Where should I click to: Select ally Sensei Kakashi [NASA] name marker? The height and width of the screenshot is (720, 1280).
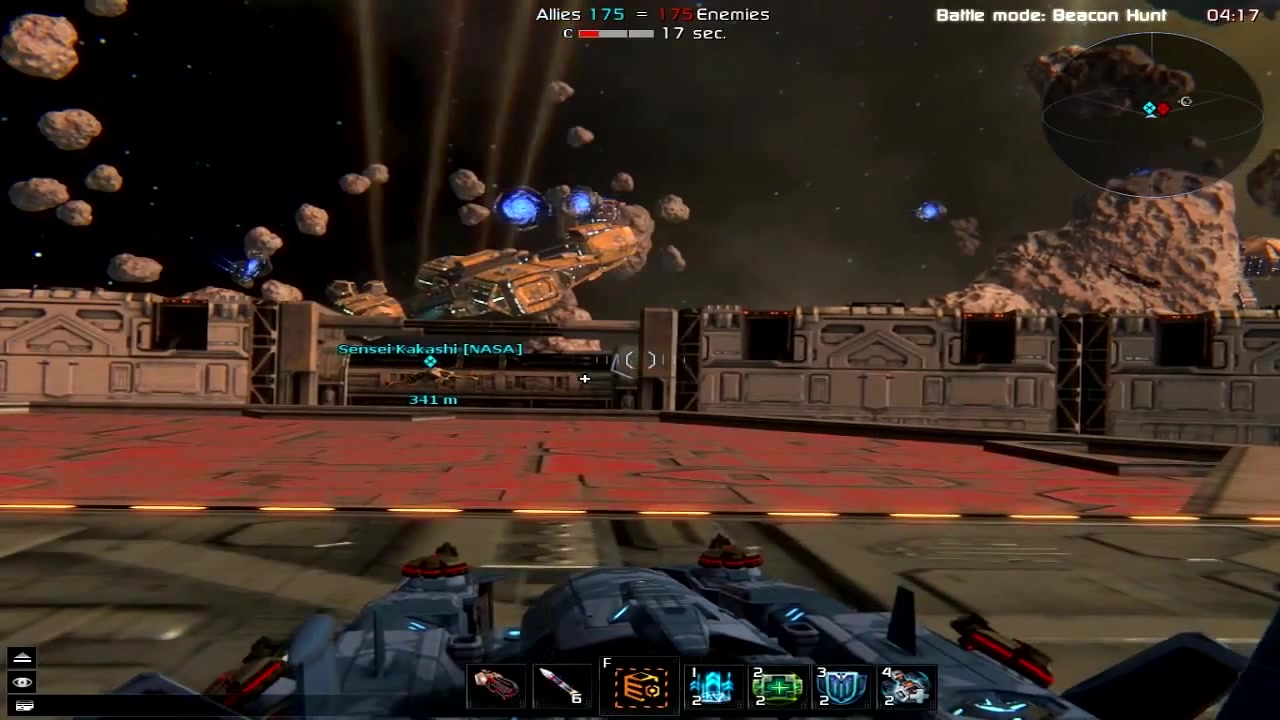coord(430,349)
